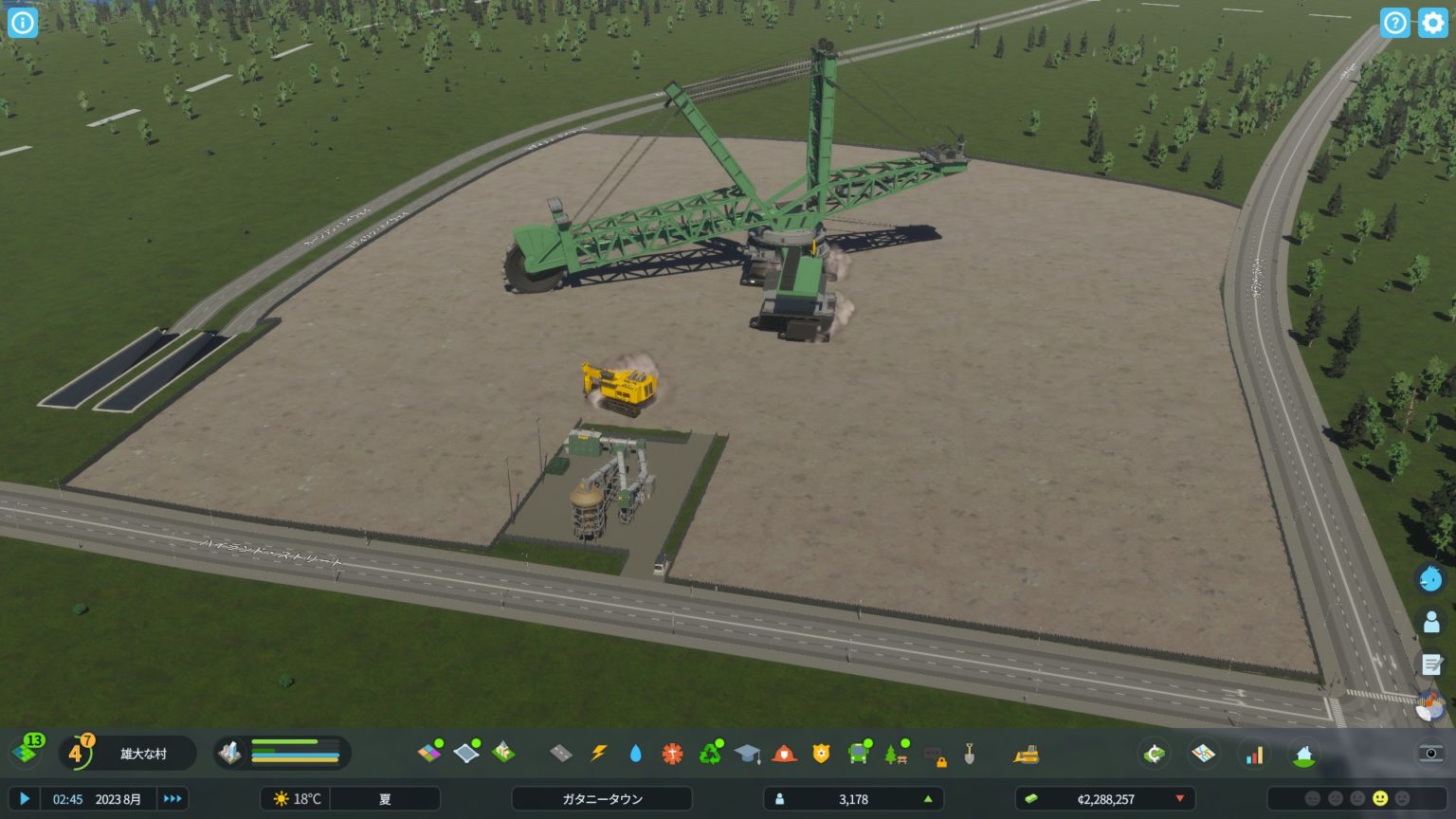Select the Water & Sewage menu
The image size is (1456, 819).
tap(634, 754)
